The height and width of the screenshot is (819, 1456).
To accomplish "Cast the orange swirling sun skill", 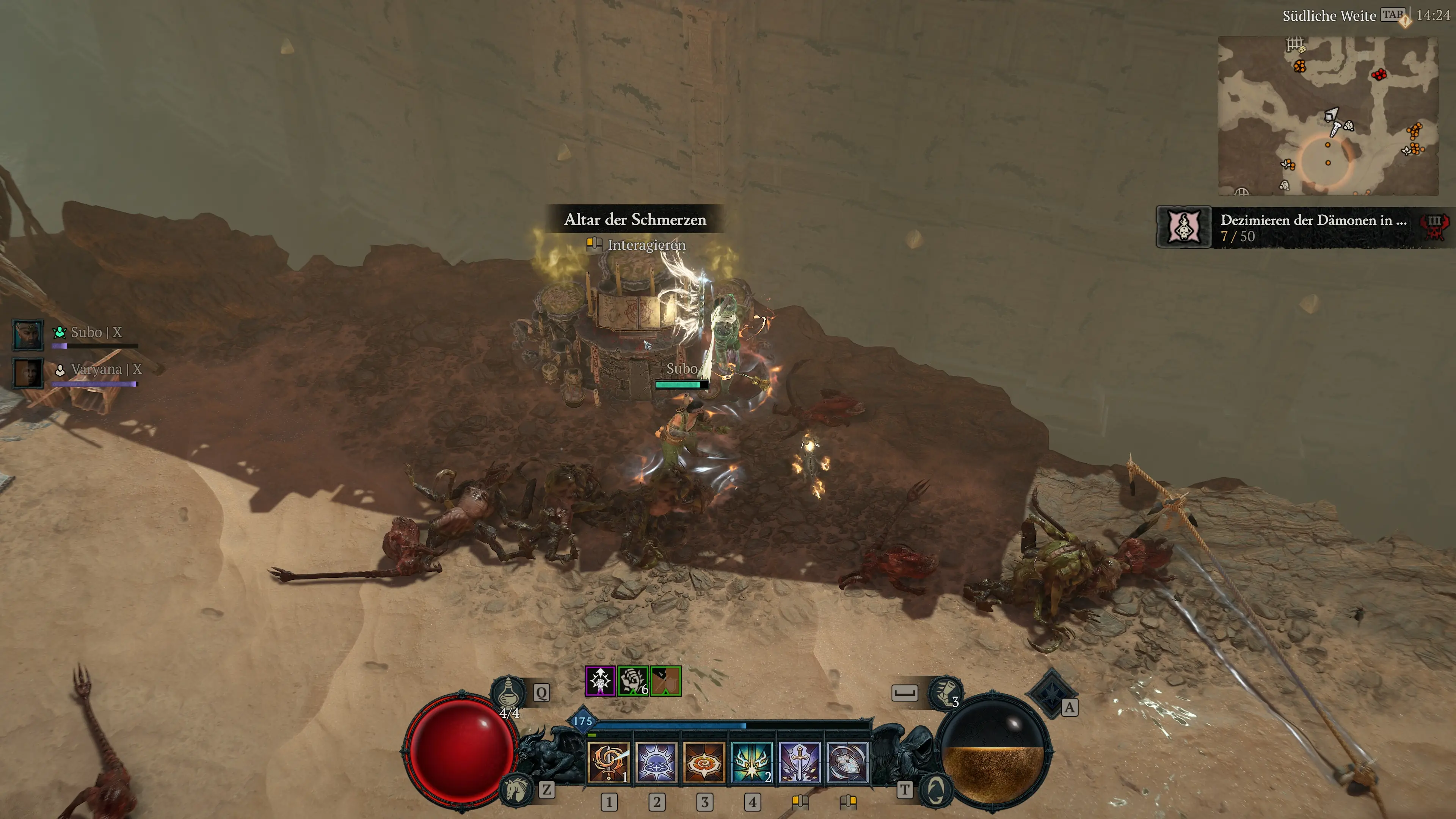I will [704, 762].
